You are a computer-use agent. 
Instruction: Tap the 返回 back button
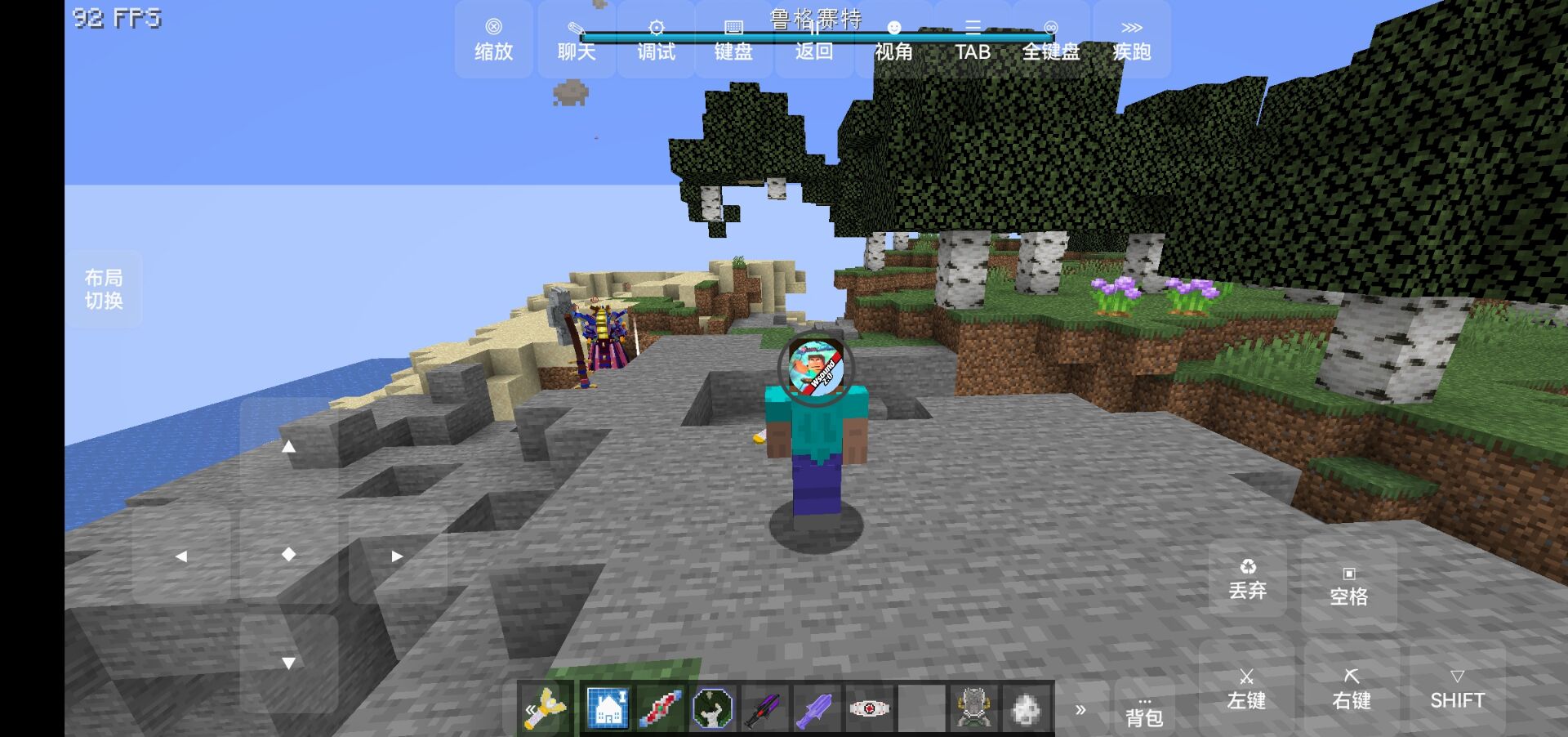click(x=813, y=40)
